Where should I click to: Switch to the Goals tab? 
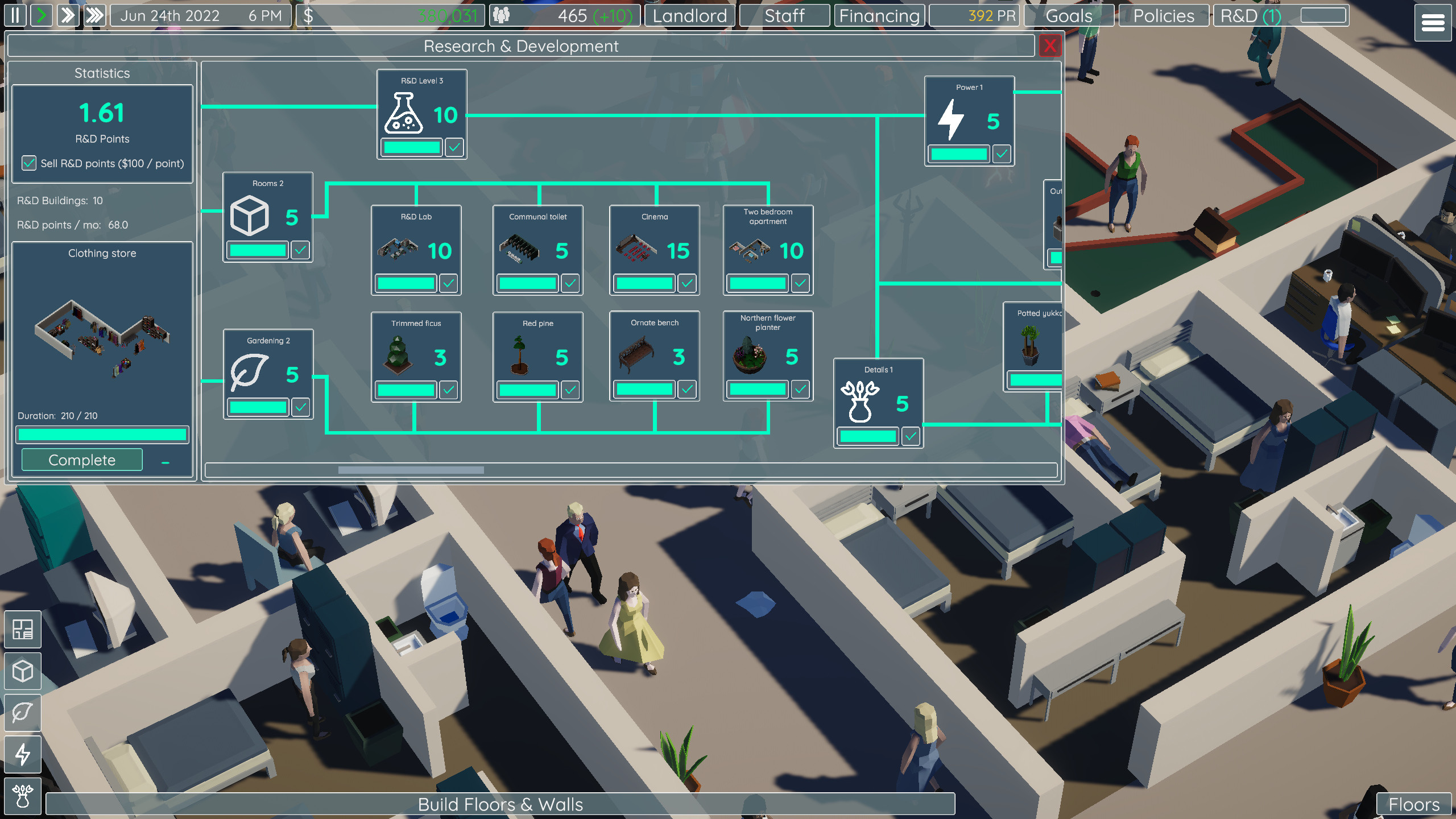(x=1068, y=15)
